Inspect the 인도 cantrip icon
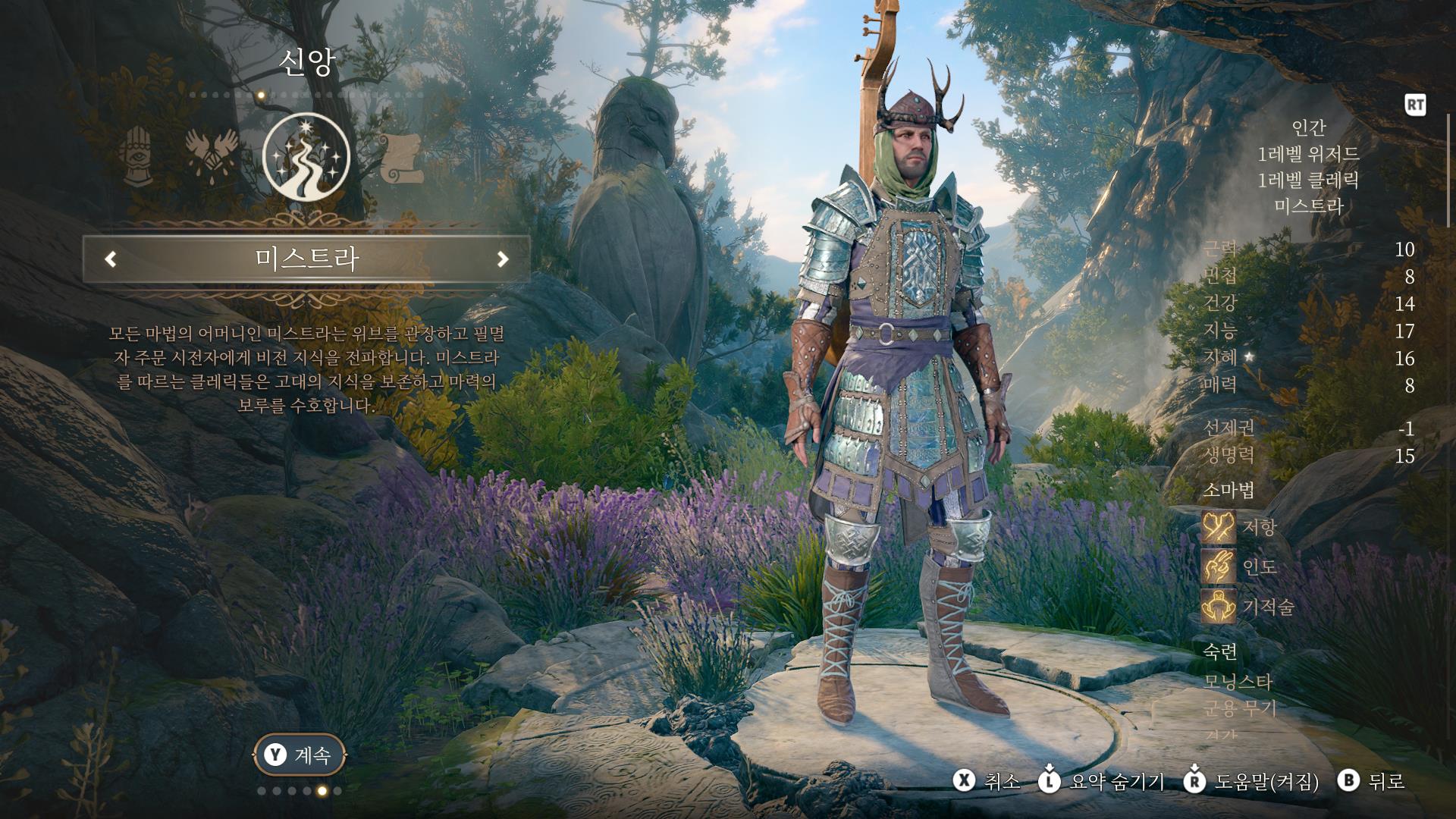 point(1219,566)
